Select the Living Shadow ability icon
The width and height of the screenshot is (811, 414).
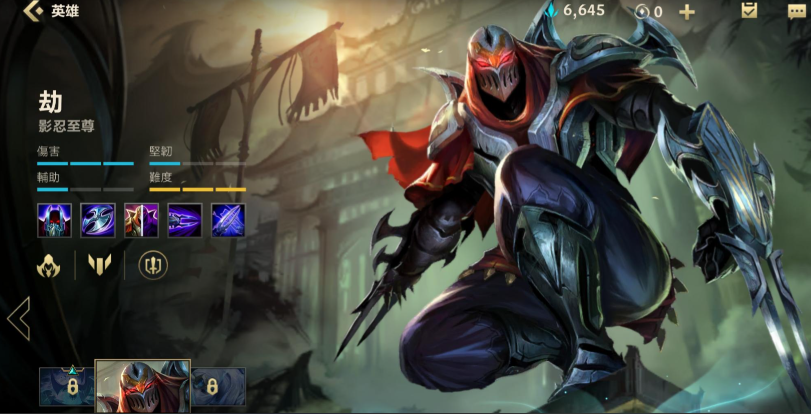(141, 219)
